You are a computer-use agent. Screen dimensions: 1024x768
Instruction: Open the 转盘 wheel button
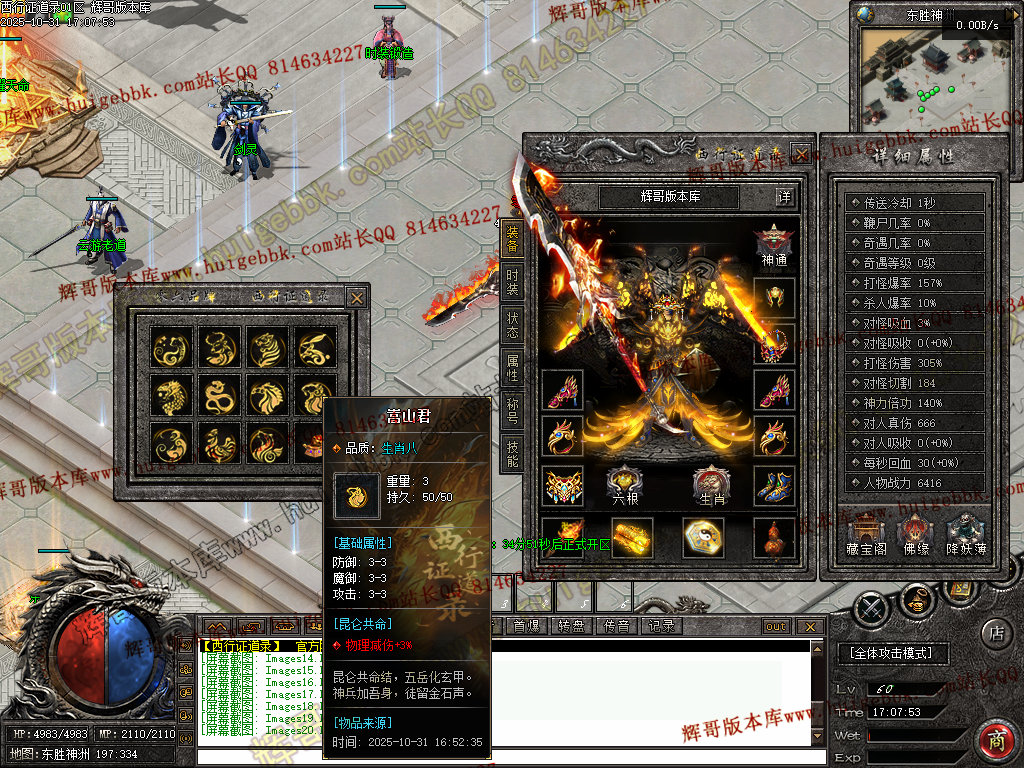tap(571, 626)
